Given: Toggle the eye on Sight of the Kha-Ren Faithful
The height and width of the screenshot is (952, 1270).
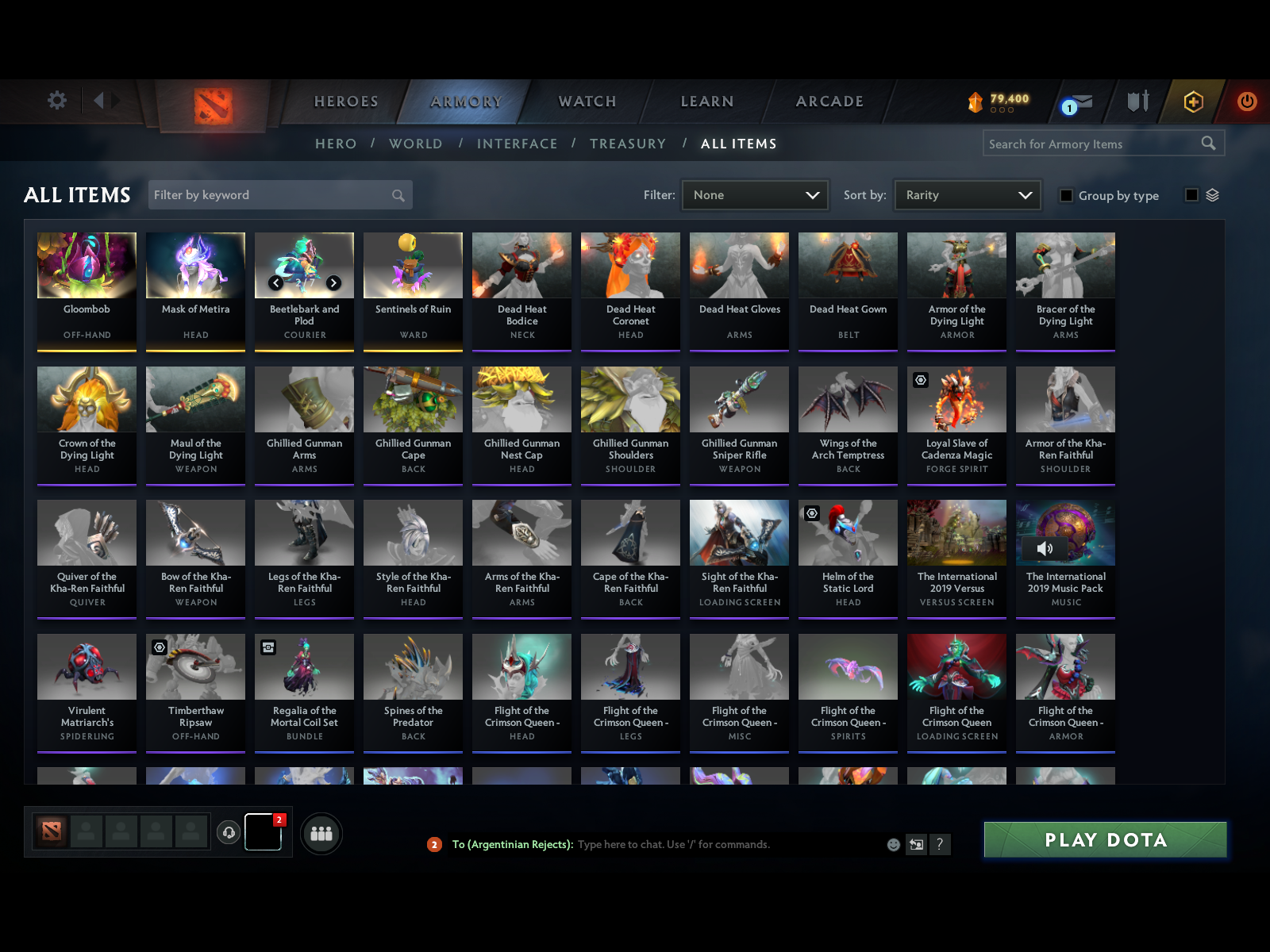Looking at the screenshot, I should [812, 514].
